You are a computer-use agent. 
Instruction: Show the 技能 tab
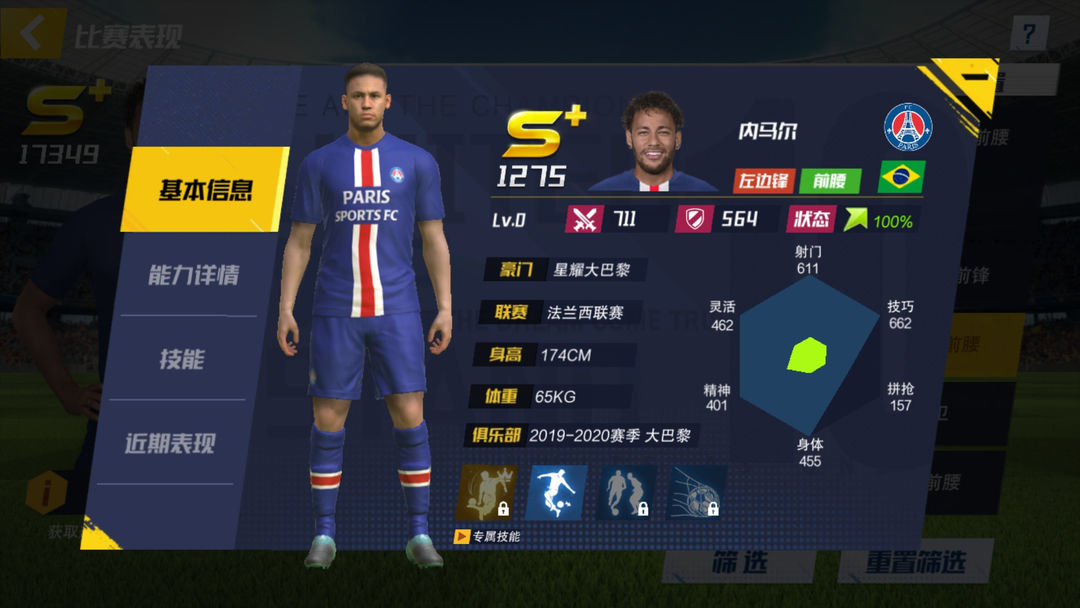tap(182, 359)
